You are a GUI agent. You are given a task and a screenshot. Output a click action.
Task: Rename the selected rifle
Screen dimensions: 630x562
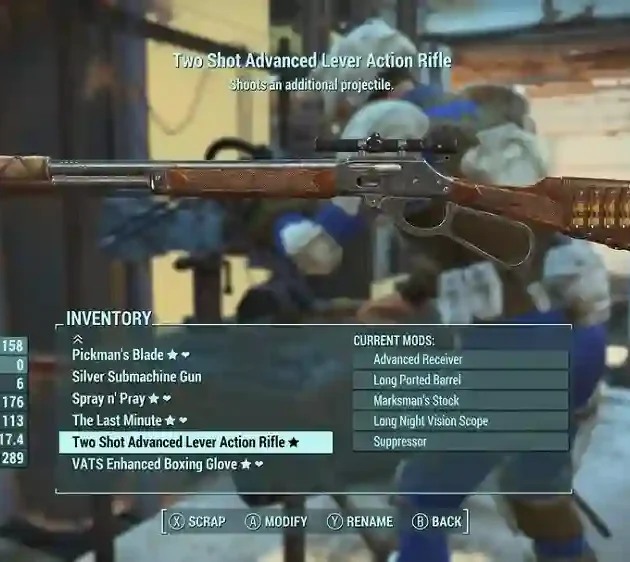(360, 521)
